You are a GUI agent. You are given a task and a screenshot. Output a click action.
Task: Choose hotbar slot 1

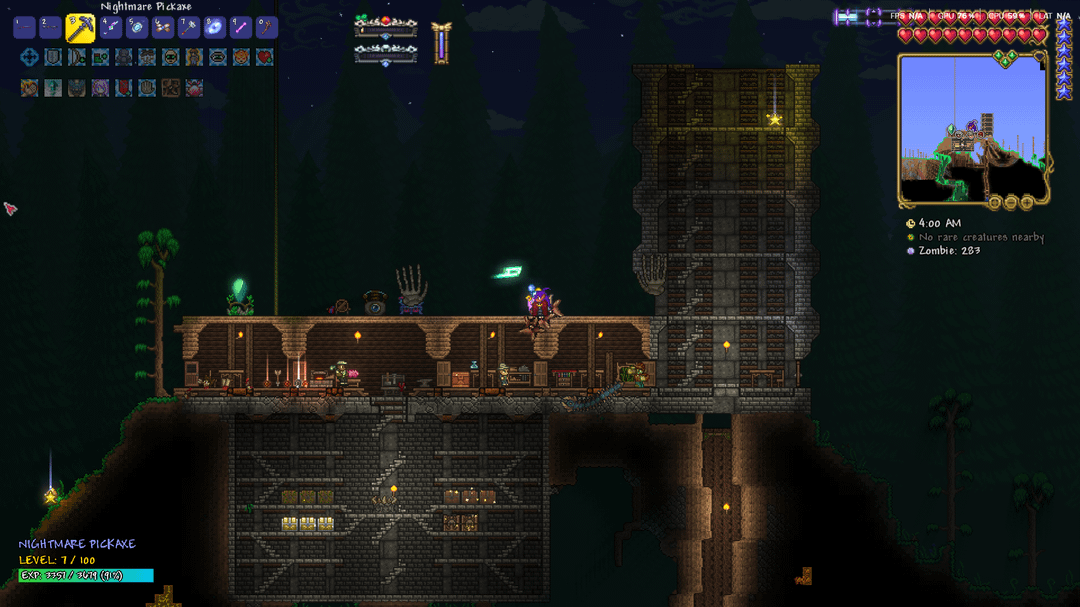coord(25,28)
